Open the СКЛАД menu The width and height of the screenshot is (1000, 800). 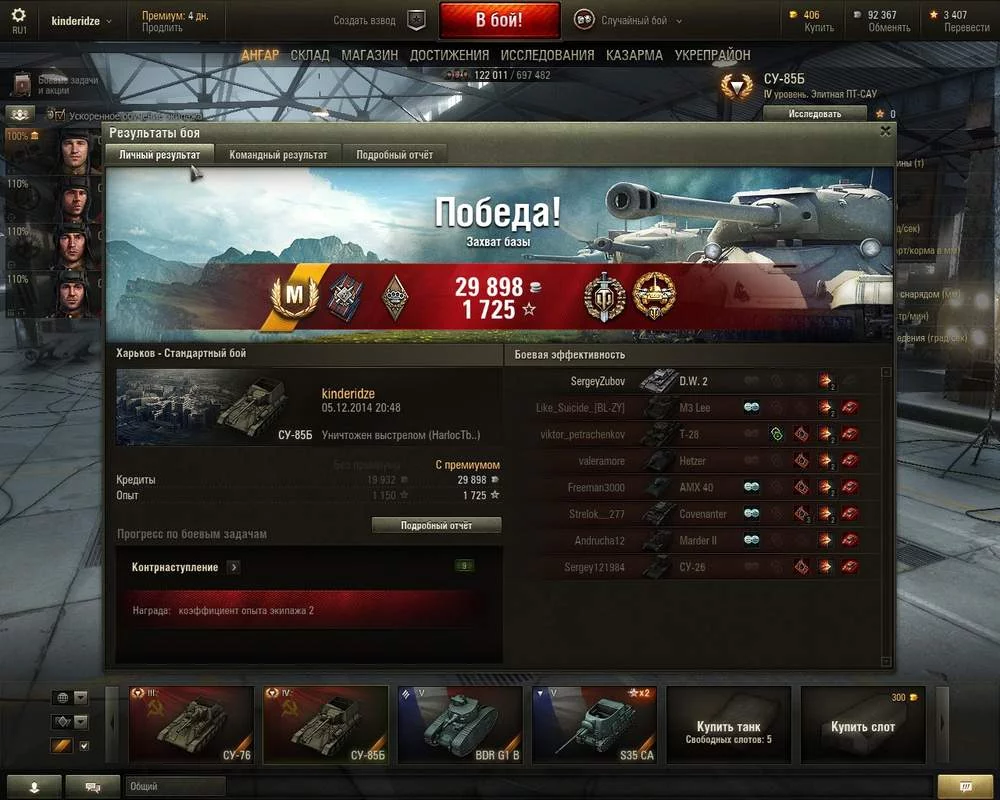tap(310, 55)
